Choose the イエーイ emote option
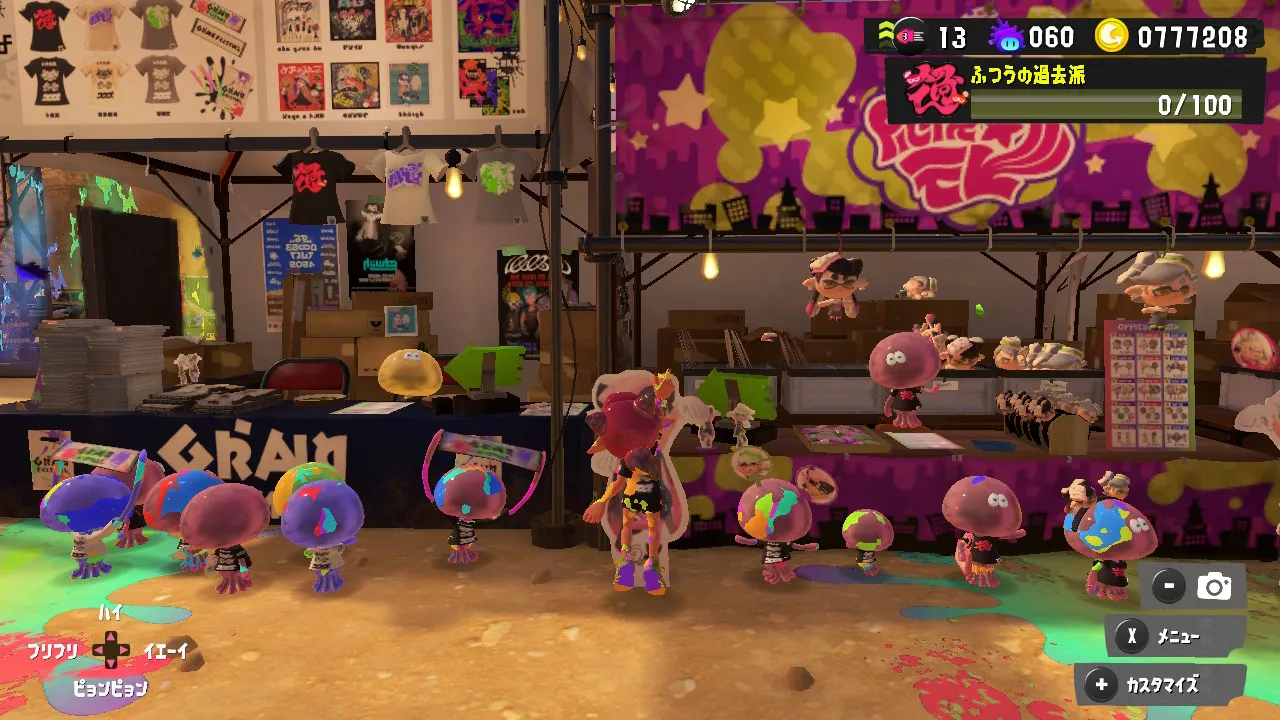 click(166, 652)
